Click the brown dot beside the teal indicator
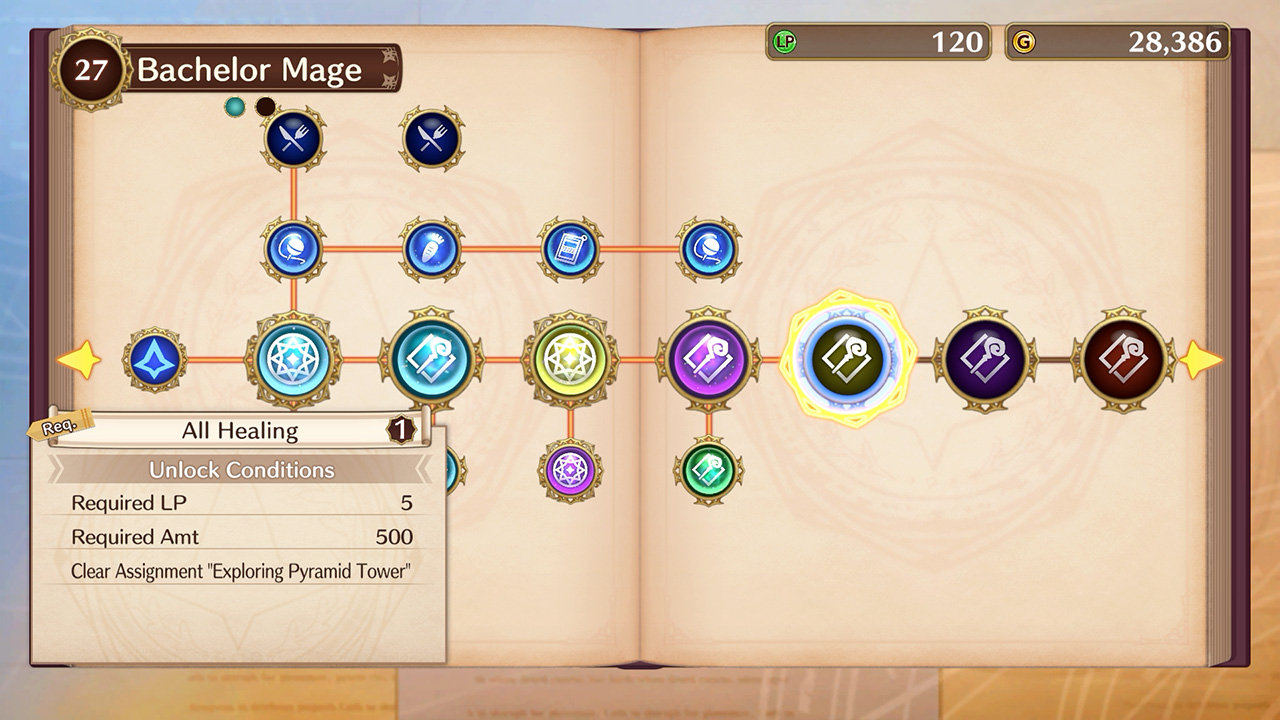This screenshot has width=1280, height=720. coord(263,105)
